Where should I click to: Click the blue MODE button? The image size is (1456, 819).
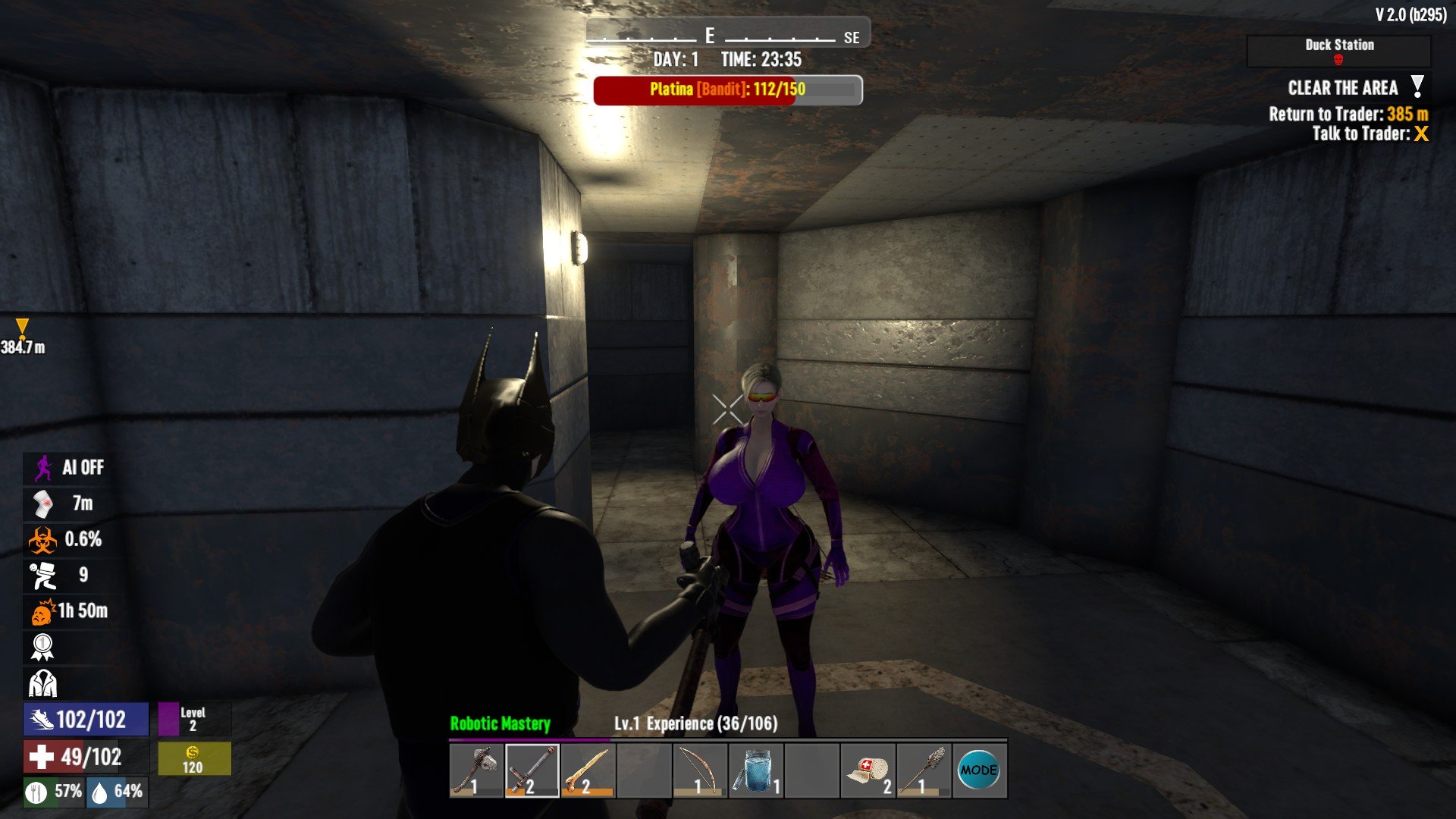coord(979,770)
